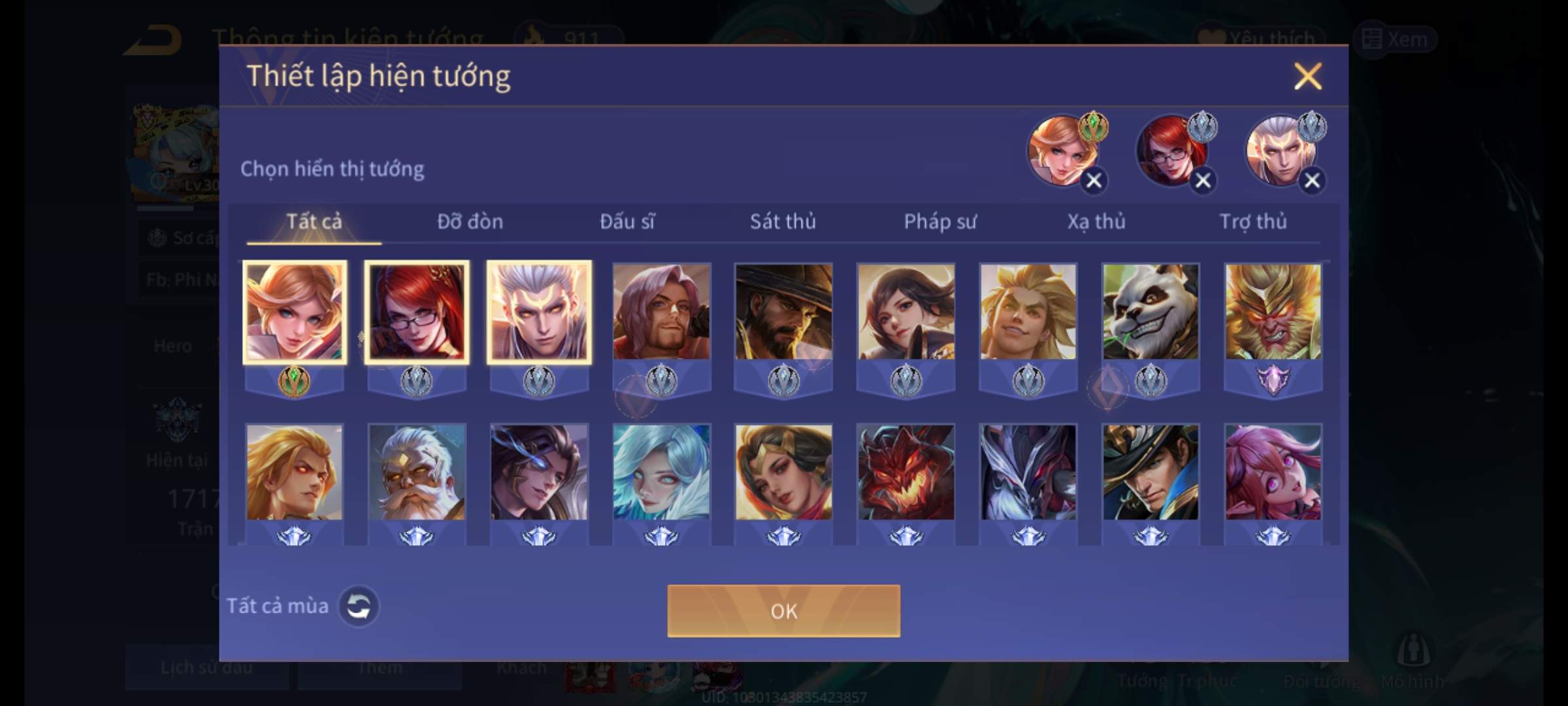Choose the hero wearing a straw hat
Image resolution: width=1568 pixels, height=706 pixels.
pos(783,312)
